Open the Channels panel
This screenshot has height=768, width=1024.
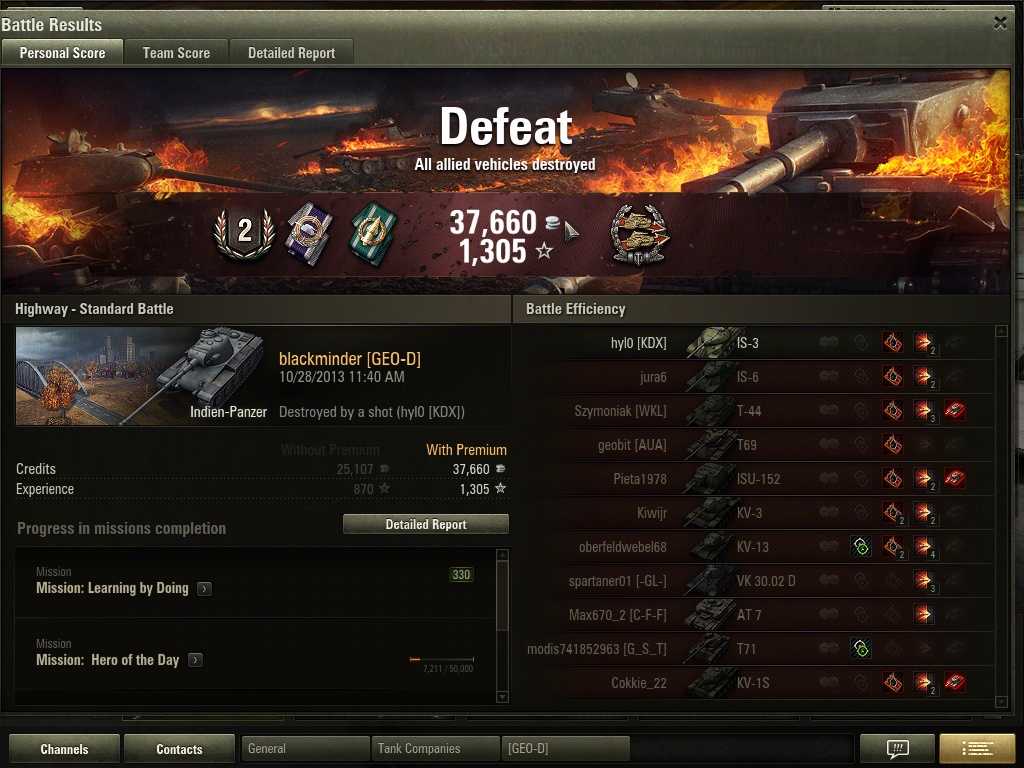click(x=65, y=749)
